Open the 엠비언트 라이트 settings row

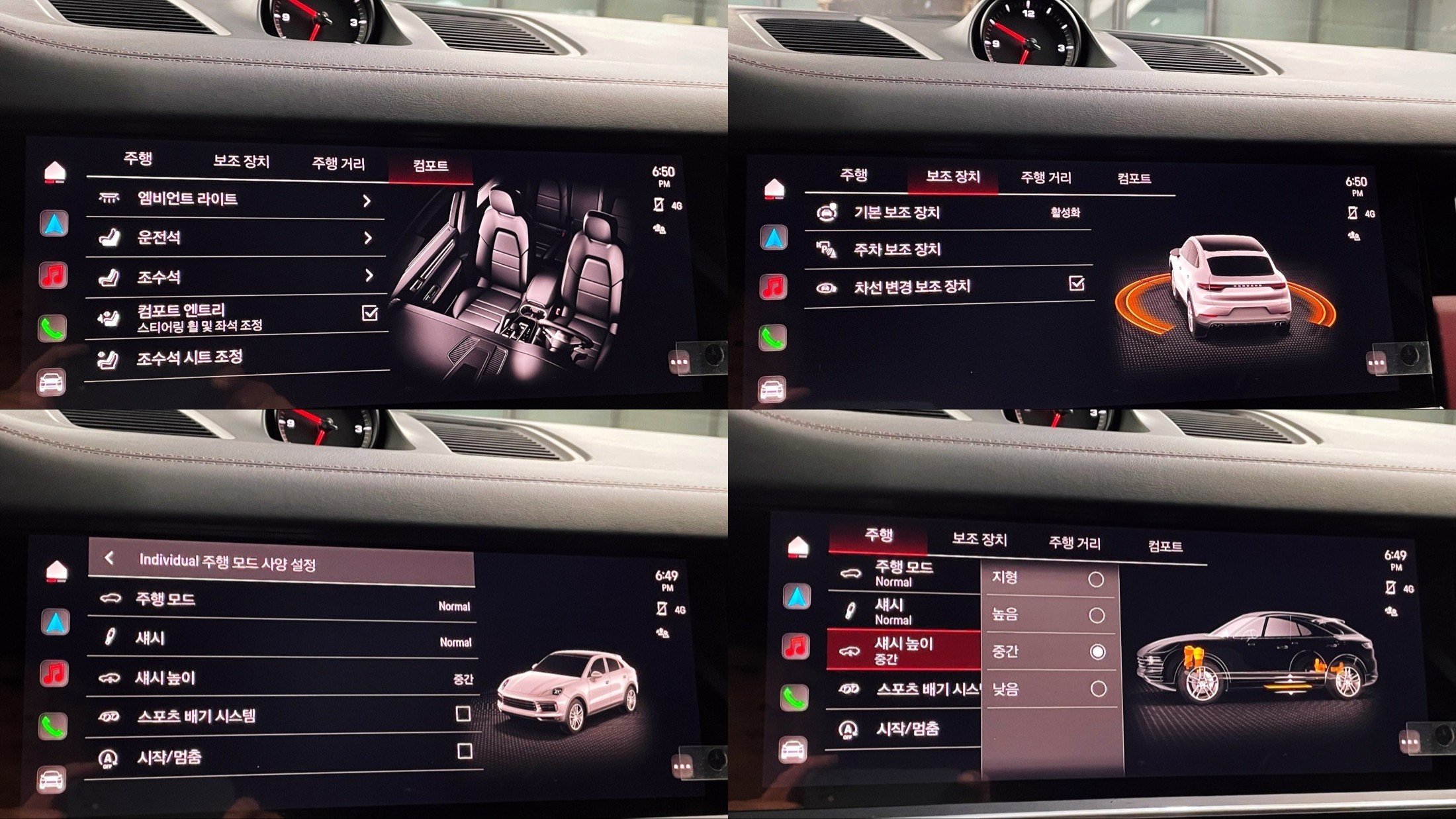click(x=235, y=199)
